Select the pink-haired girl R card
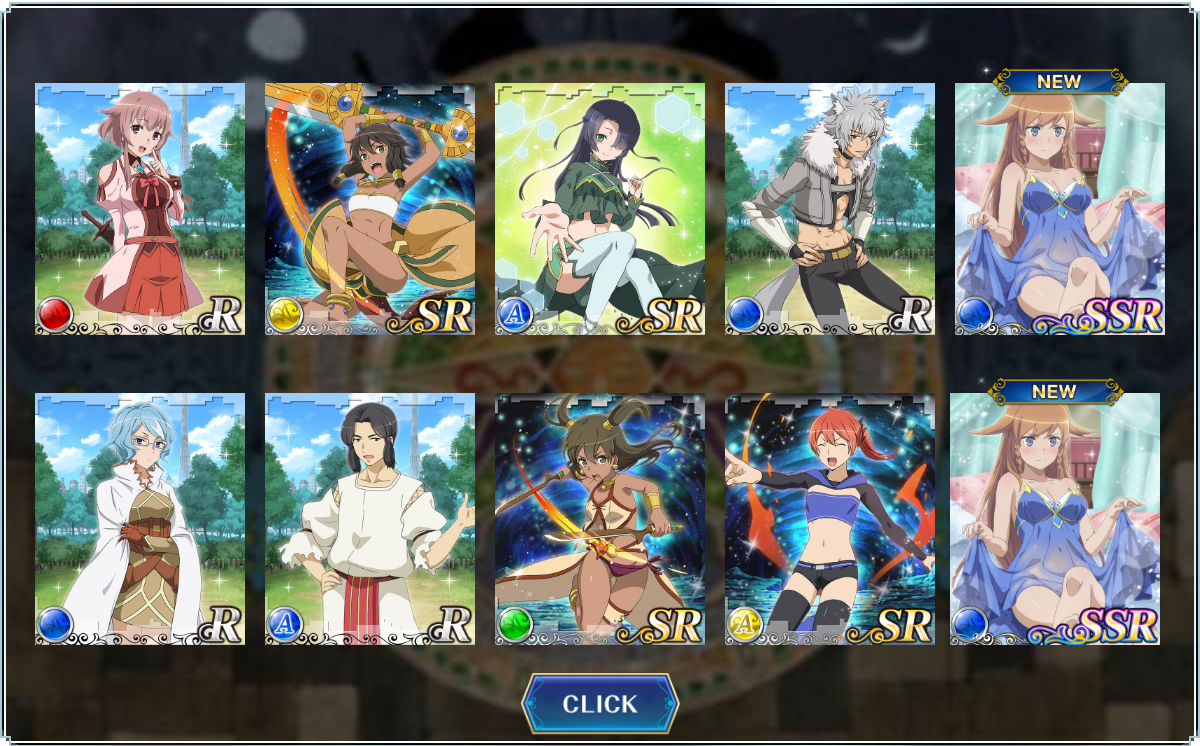The width and height of the screenshot is (1200, 746). tap(140, 208)
